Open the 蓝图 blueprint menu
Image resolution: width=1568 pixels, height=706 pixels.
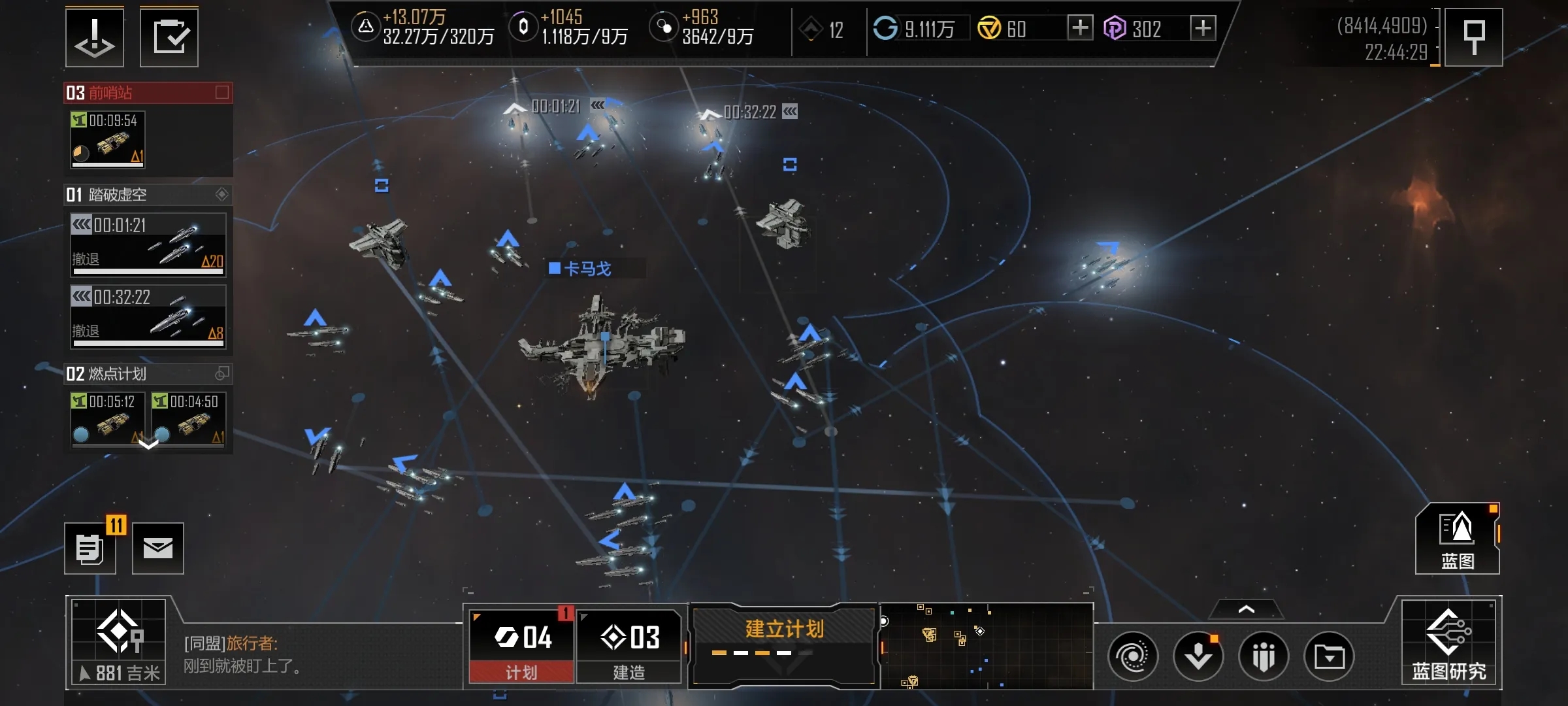pyautogui.click(x=1457, y=539)
